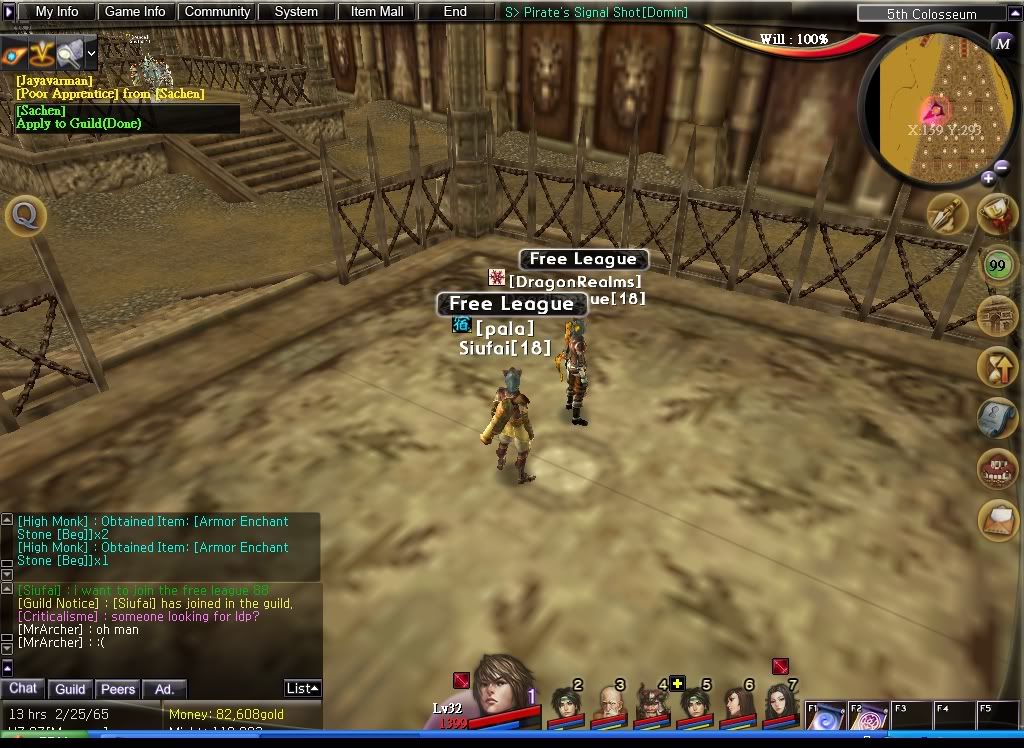Click the magnifying glass search icon

pyautogui.click(x=68, y=53)
